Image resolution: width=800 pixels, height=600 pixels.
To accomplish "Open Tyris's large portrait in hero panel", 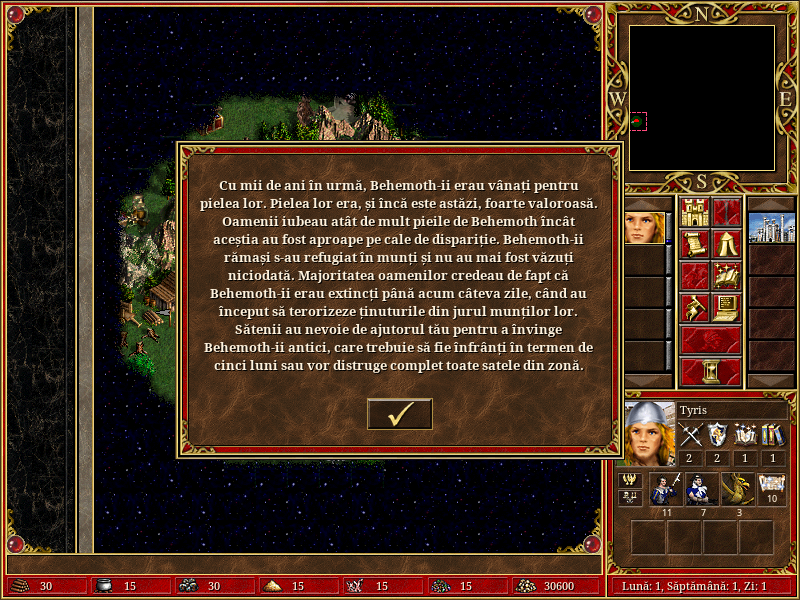I will coord(648,433).
